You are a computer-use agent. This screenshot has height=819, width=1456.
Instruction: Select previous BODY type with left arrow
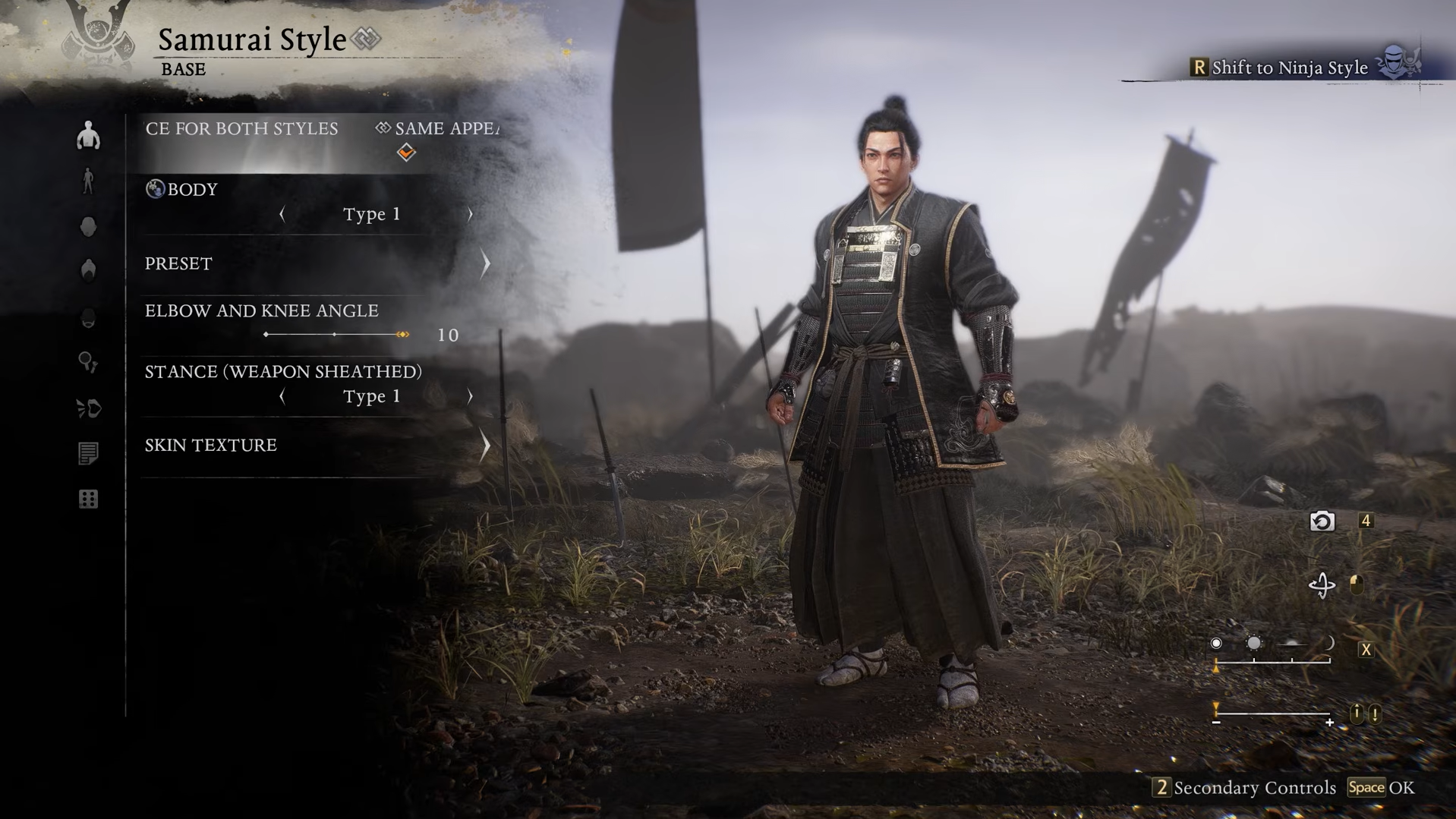pyautogui.click(x=282, y=215)
